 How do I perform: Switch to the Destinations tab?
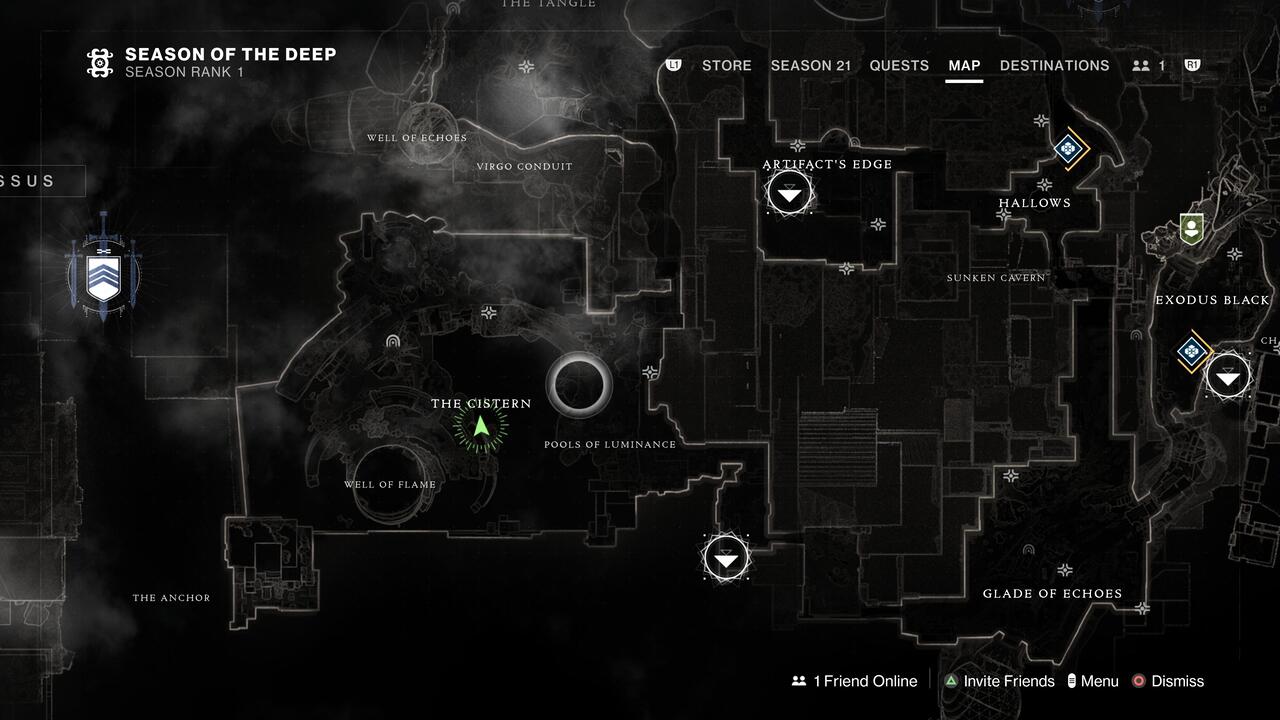tap(1054, 65)
